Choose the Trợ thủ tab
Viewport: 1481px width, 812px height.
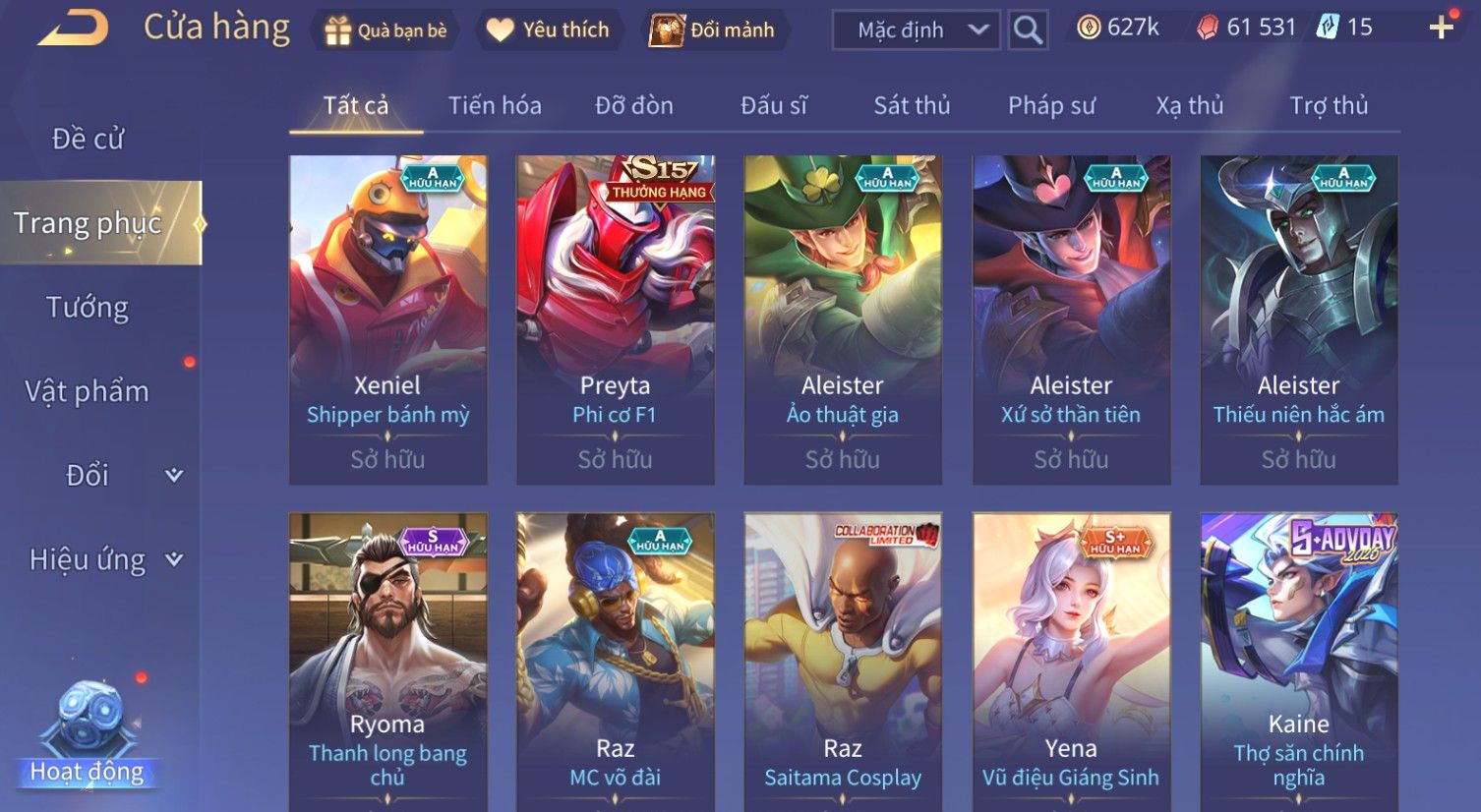click(1329, 106)
